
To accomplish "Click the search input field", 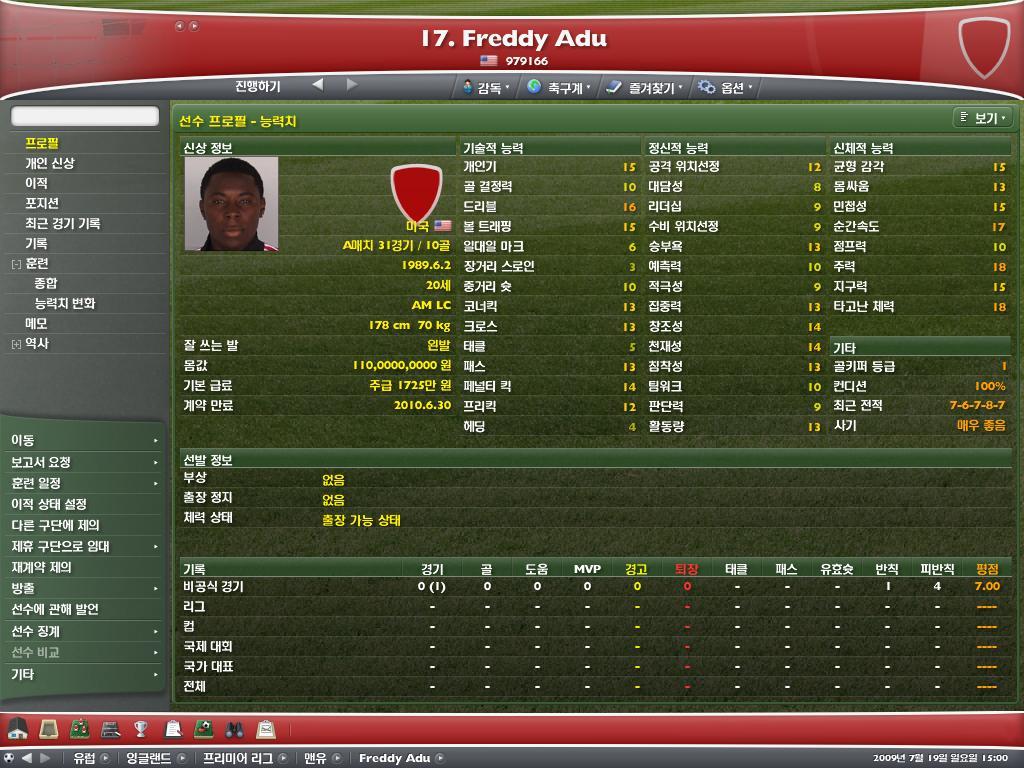I will (85, 117).
